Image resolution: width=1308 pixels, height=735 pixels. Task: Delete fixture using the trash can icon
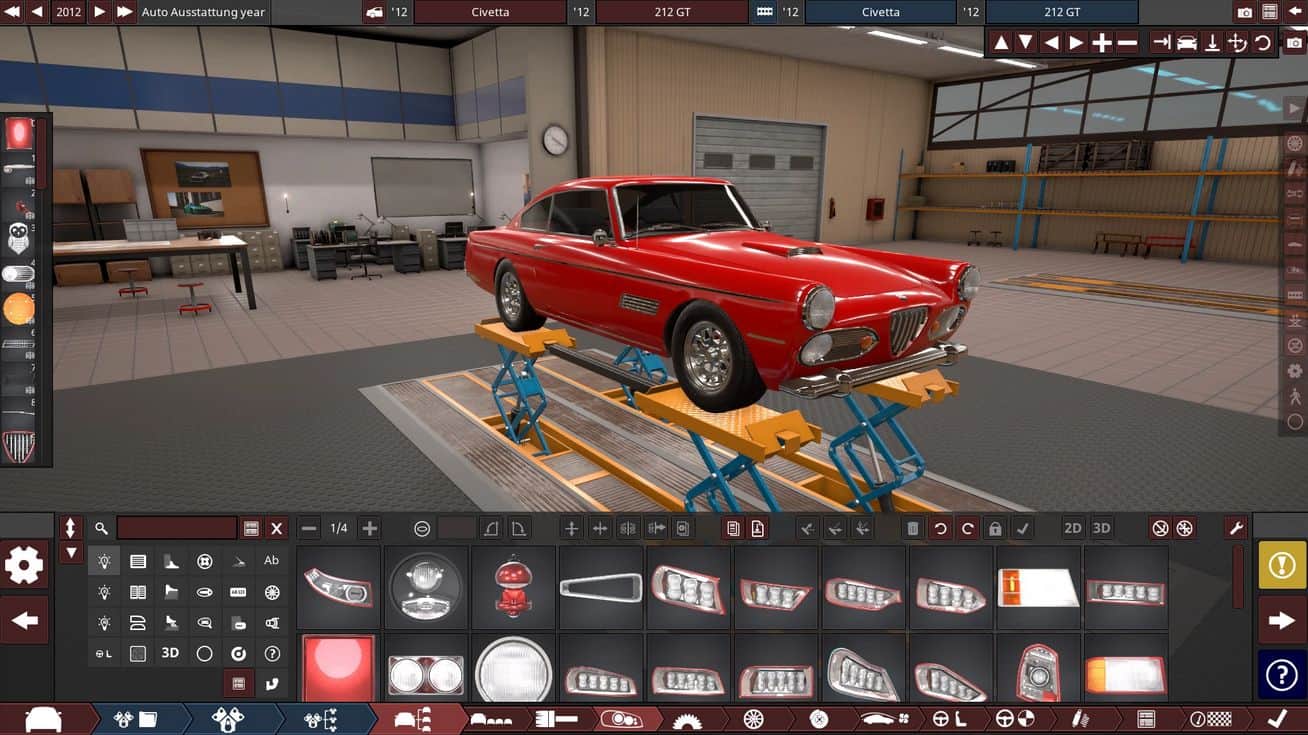pos(913,528)
